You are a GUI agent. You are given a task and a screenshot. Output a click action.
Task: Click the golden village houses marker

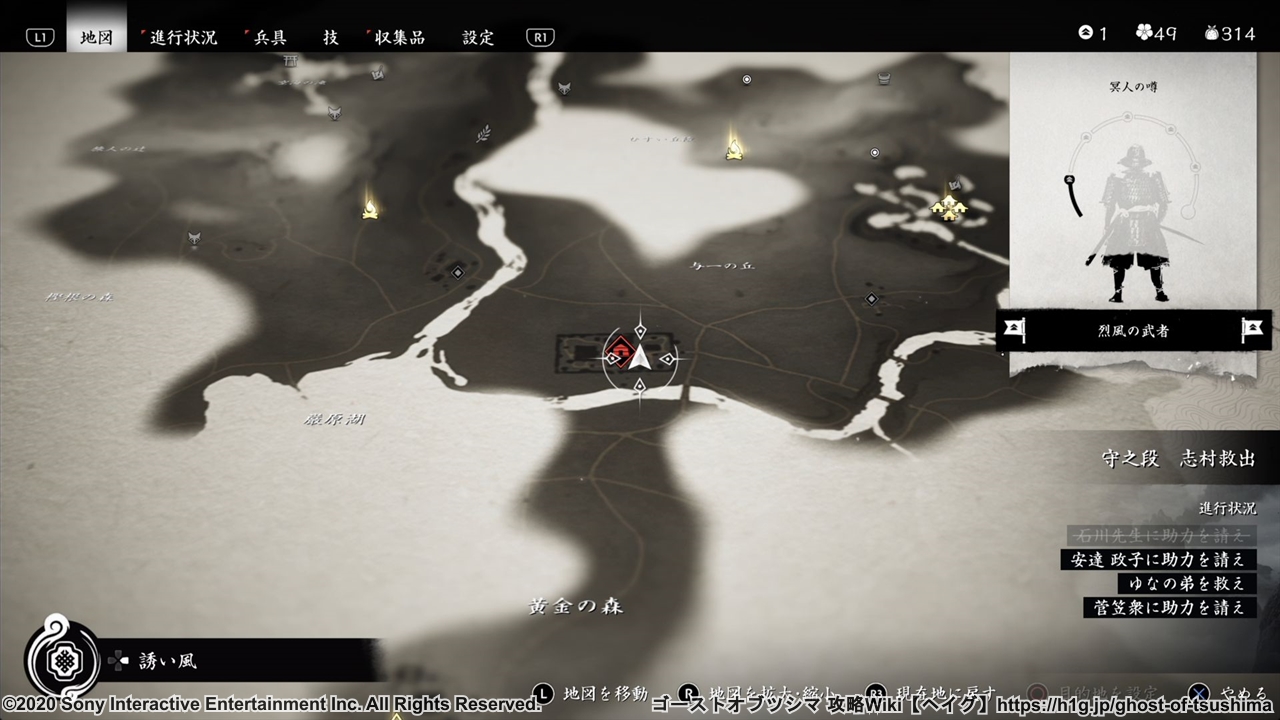pyautogui.click(x=947, y=207)
